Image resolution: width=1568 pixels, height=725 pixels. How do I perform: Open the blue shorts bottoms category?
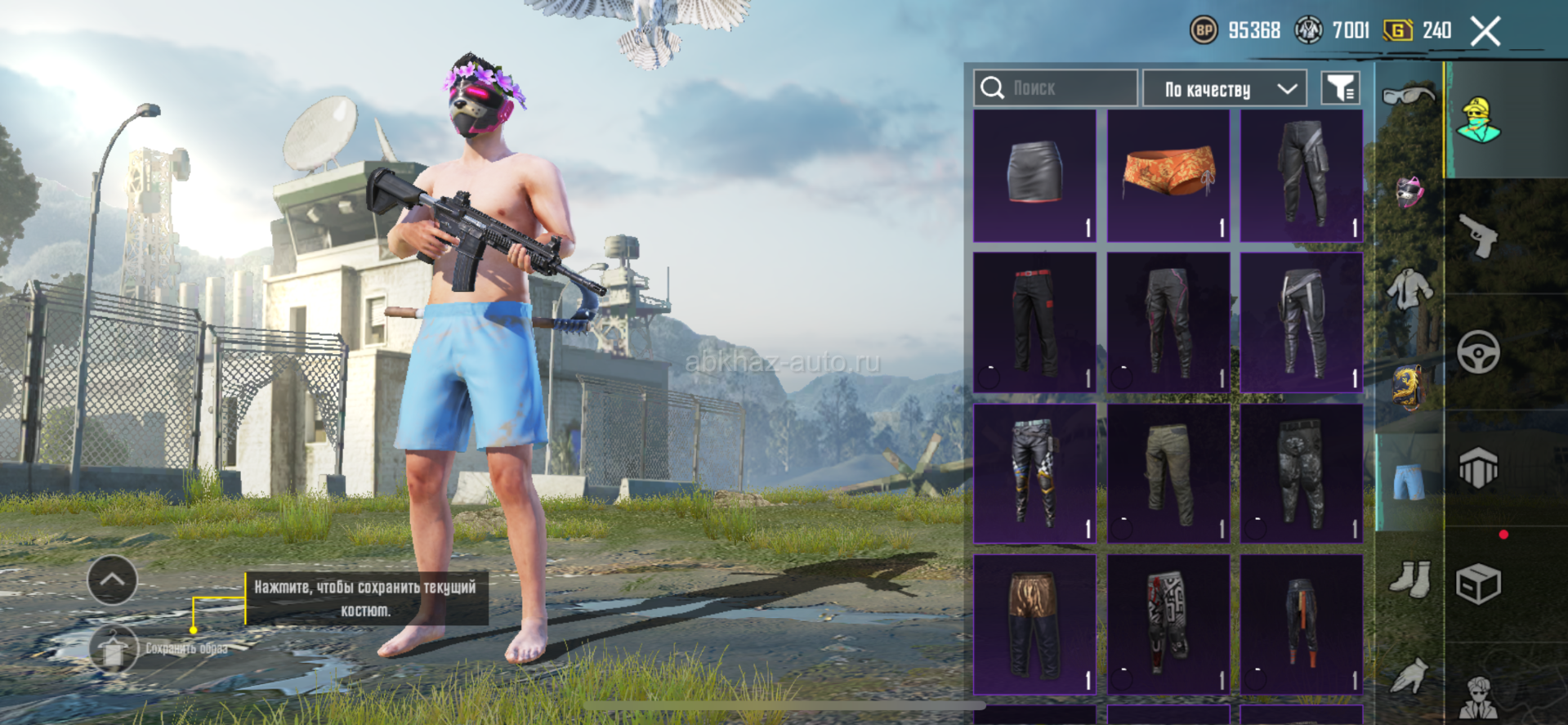click(x=1408, y=481)
